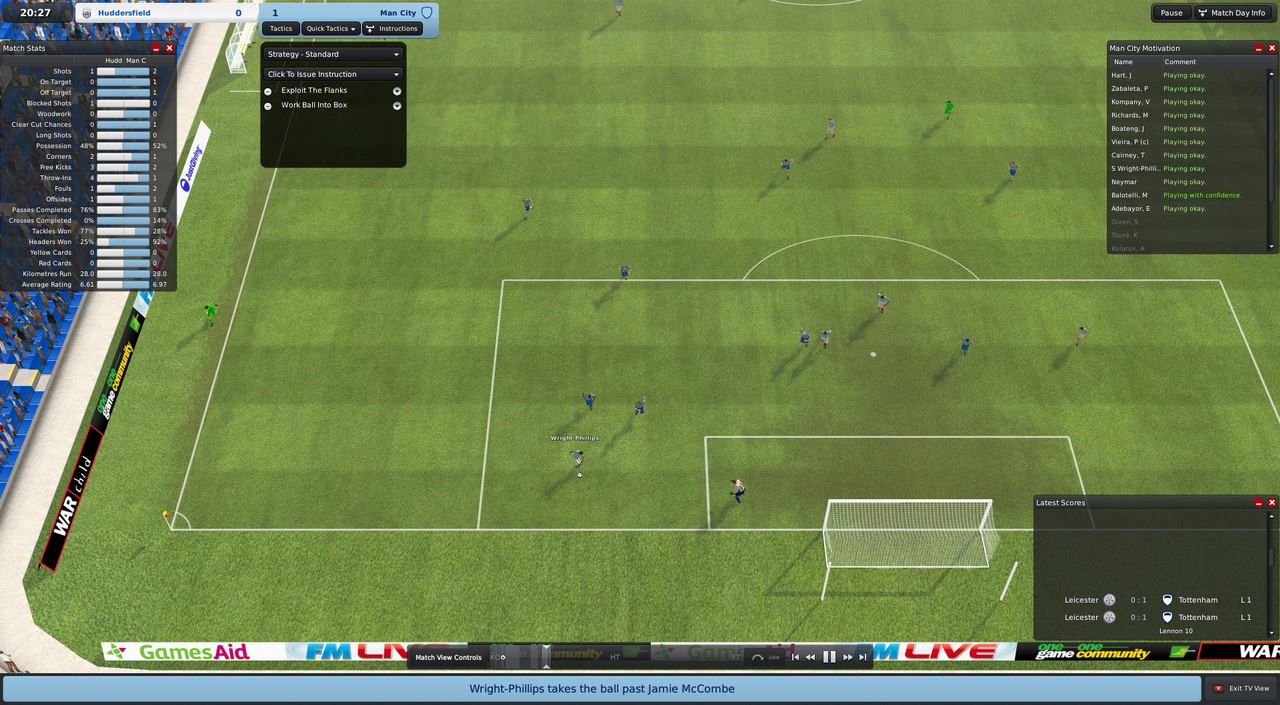The height and width of the screenshot is (705, 1280).
Task: Exit TV View
Action: 1240,688
